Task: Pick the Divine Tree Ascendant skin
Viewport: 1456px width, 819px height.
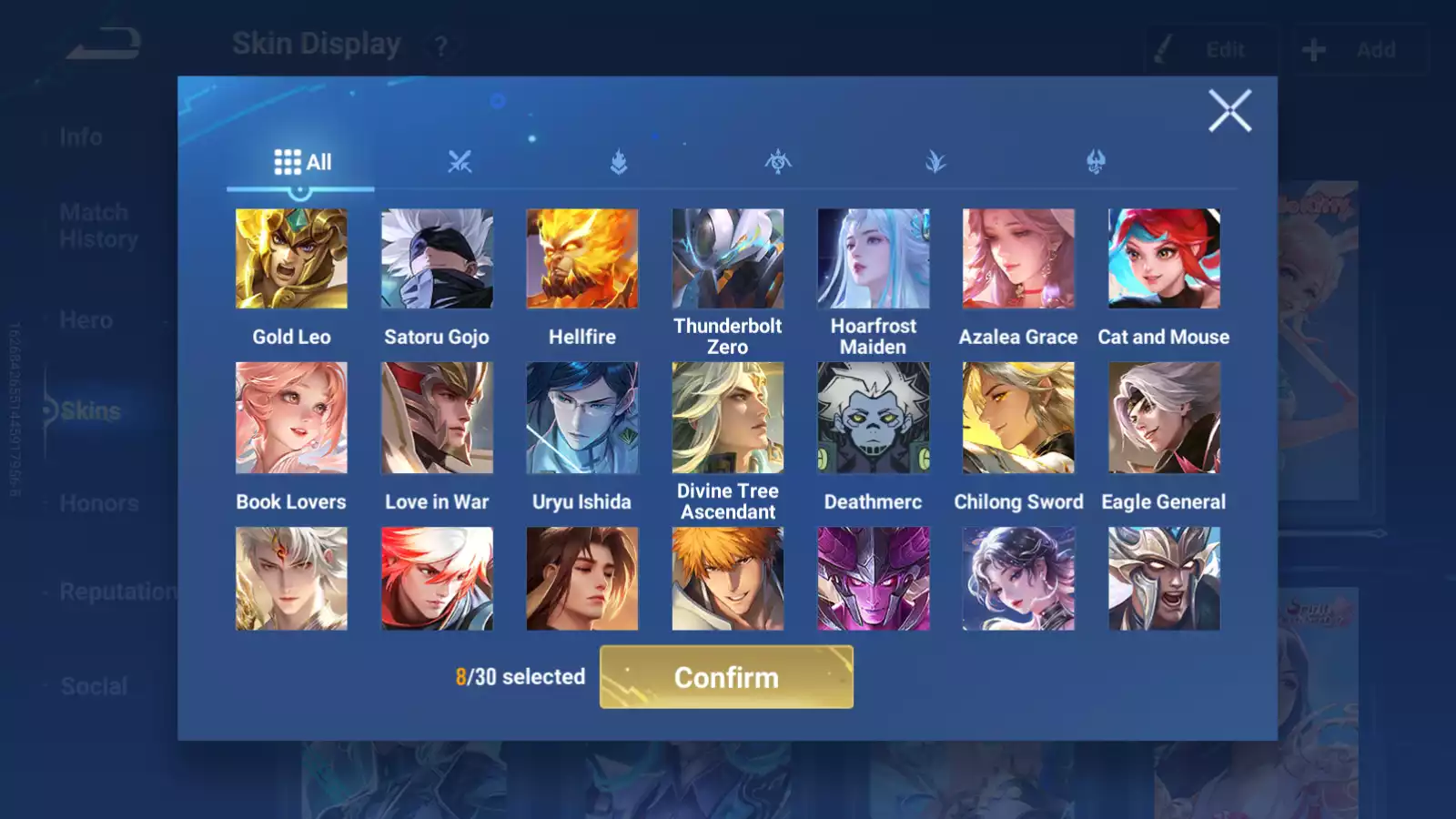Action: (728, 418)
